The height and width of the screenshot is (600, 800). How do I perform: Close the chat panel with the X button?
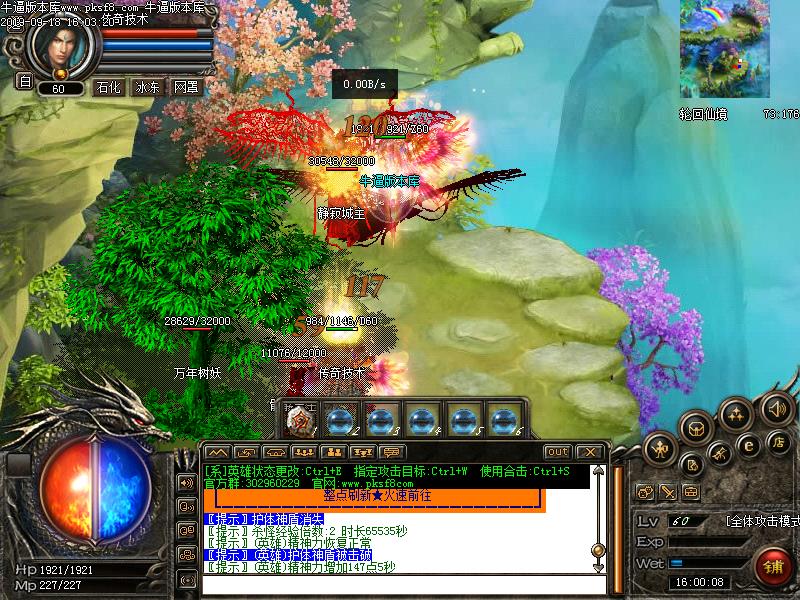[x=589, y=452]
